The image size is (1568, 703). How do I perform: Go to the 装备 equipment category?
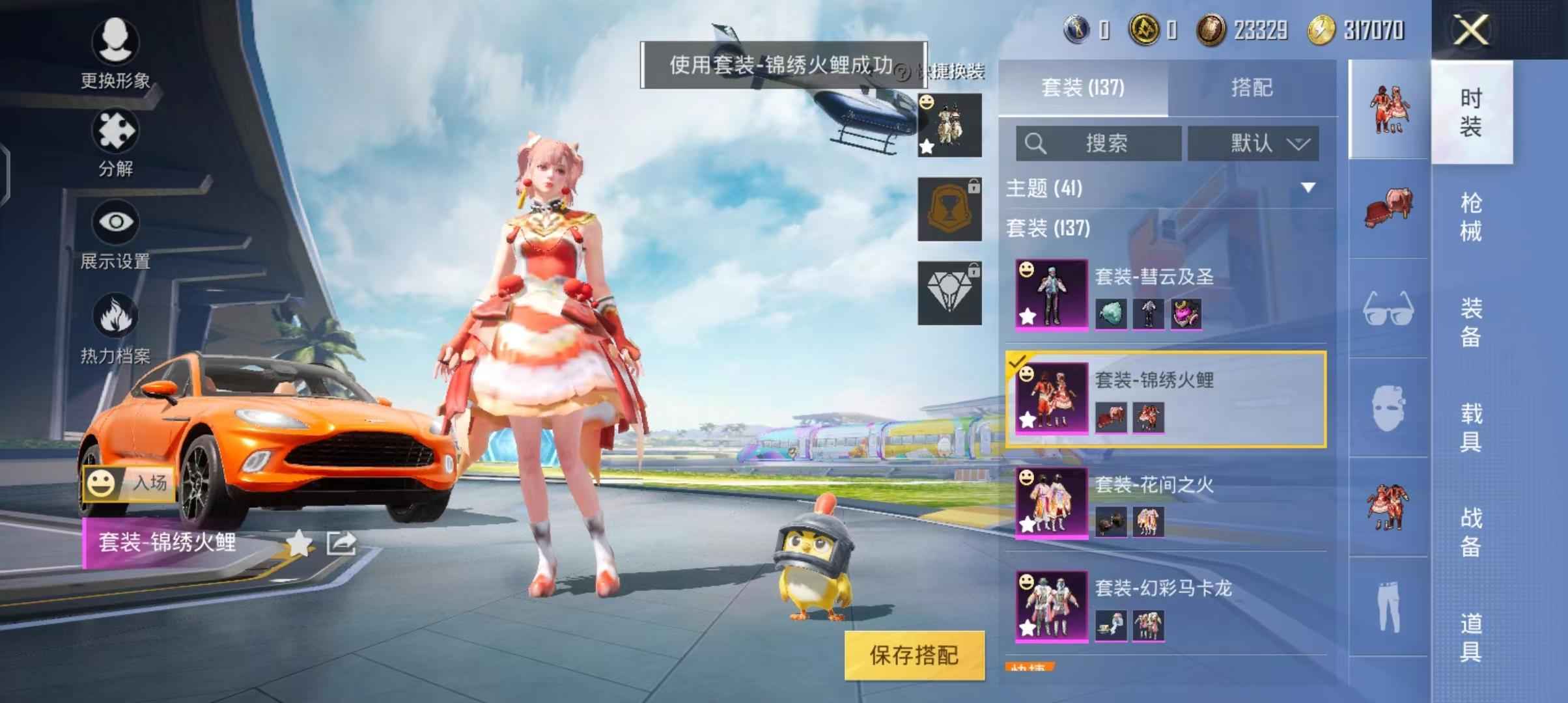pyautogui.click(x=1471, y=322)
